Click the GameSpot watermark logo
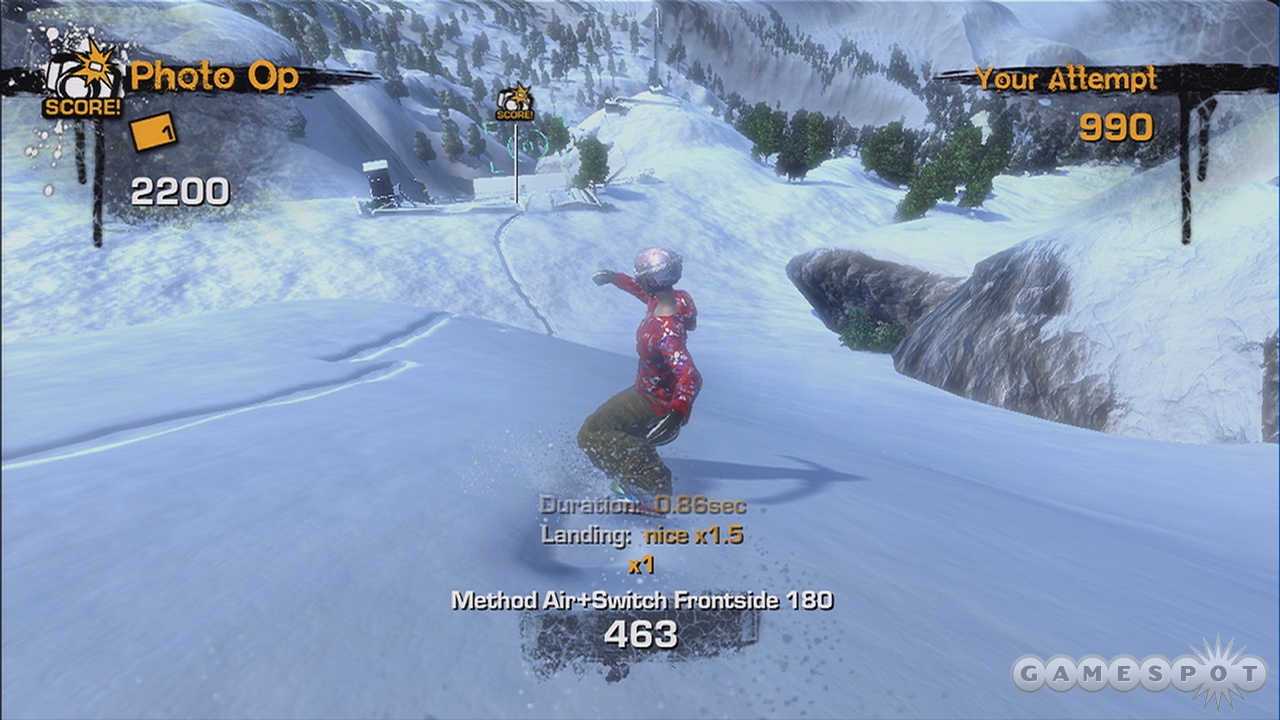This screenshot has width=1280, height=720. point(1138,673)
